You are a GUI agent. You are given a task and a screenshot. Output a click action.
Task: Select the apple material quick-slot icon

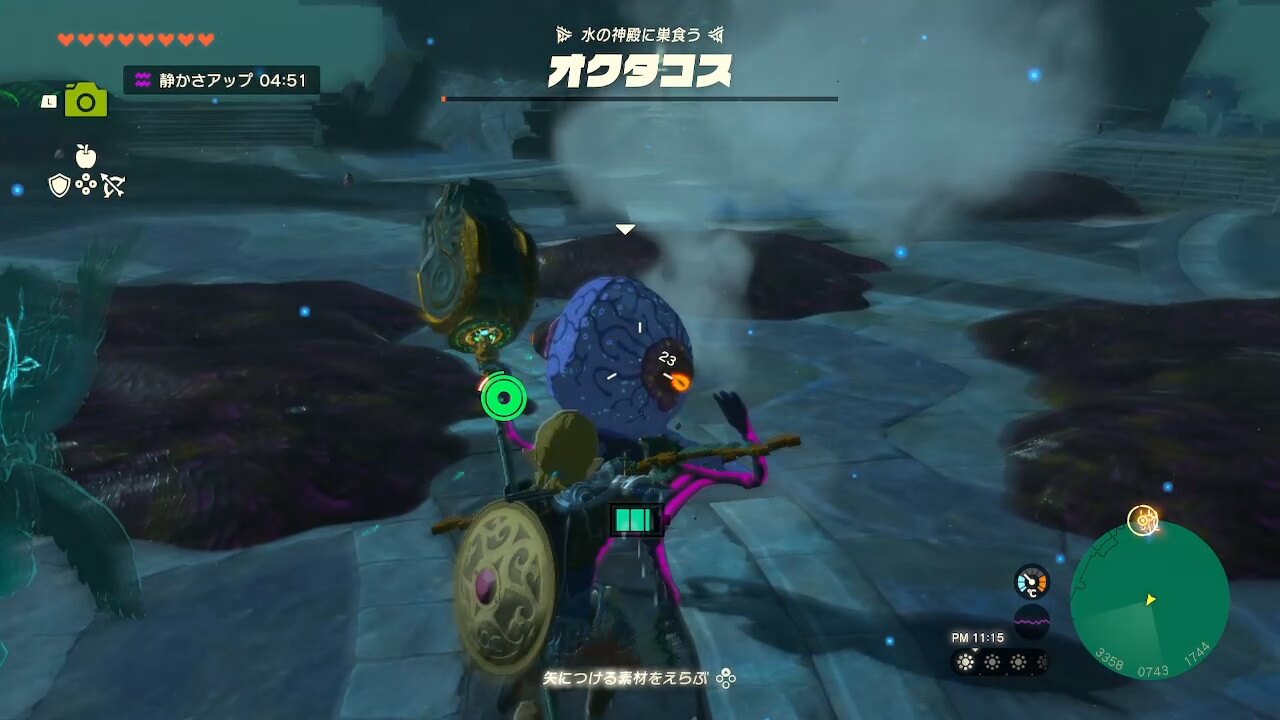tap(85, 155)
